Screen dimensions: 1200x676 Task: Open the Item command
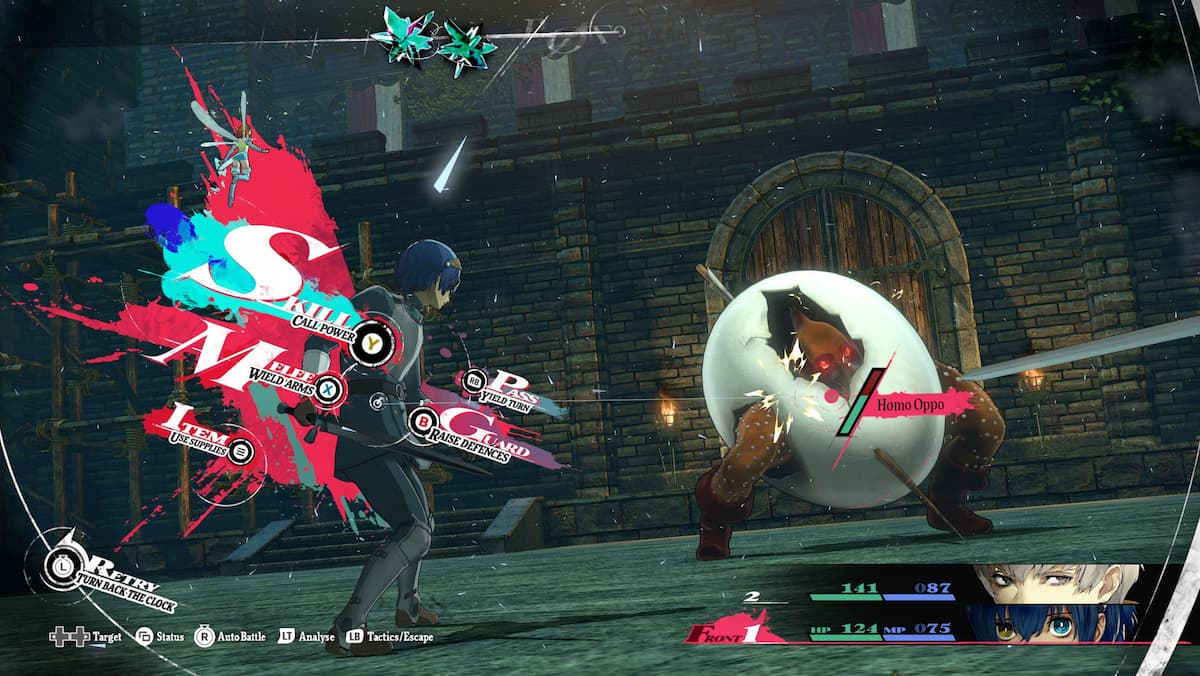click(x=240, y=452)
